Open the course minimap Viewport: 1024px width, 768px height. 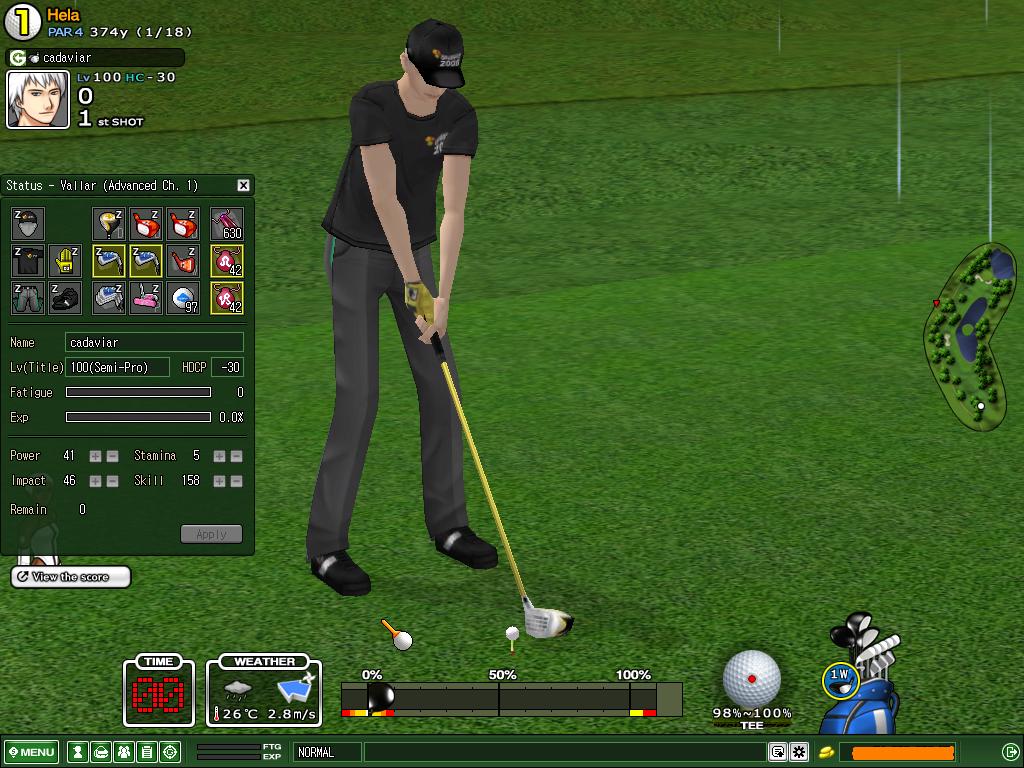point(971,335)
